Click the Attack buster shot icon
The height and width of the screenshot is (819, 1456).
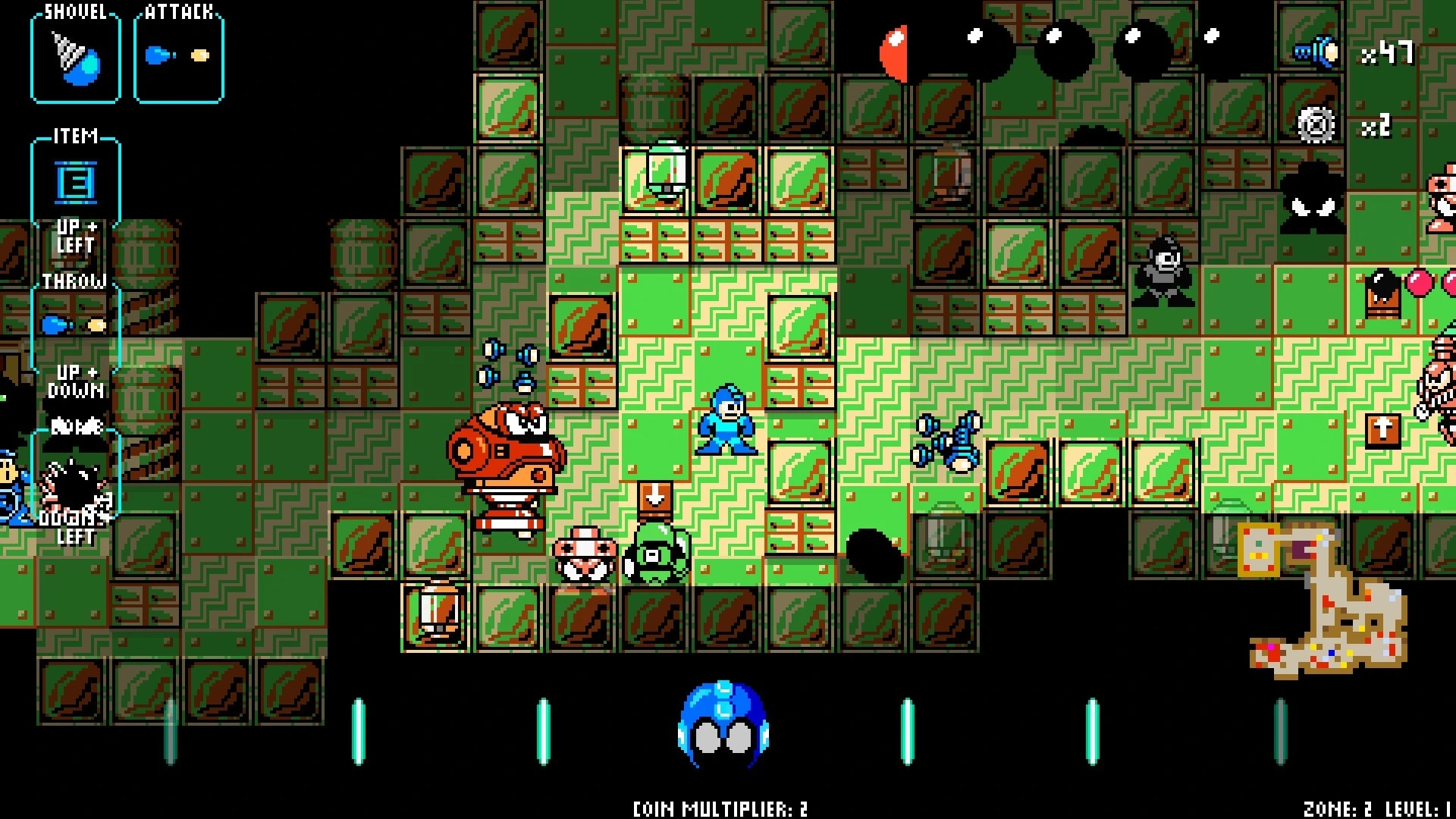(x=178, y=53)
